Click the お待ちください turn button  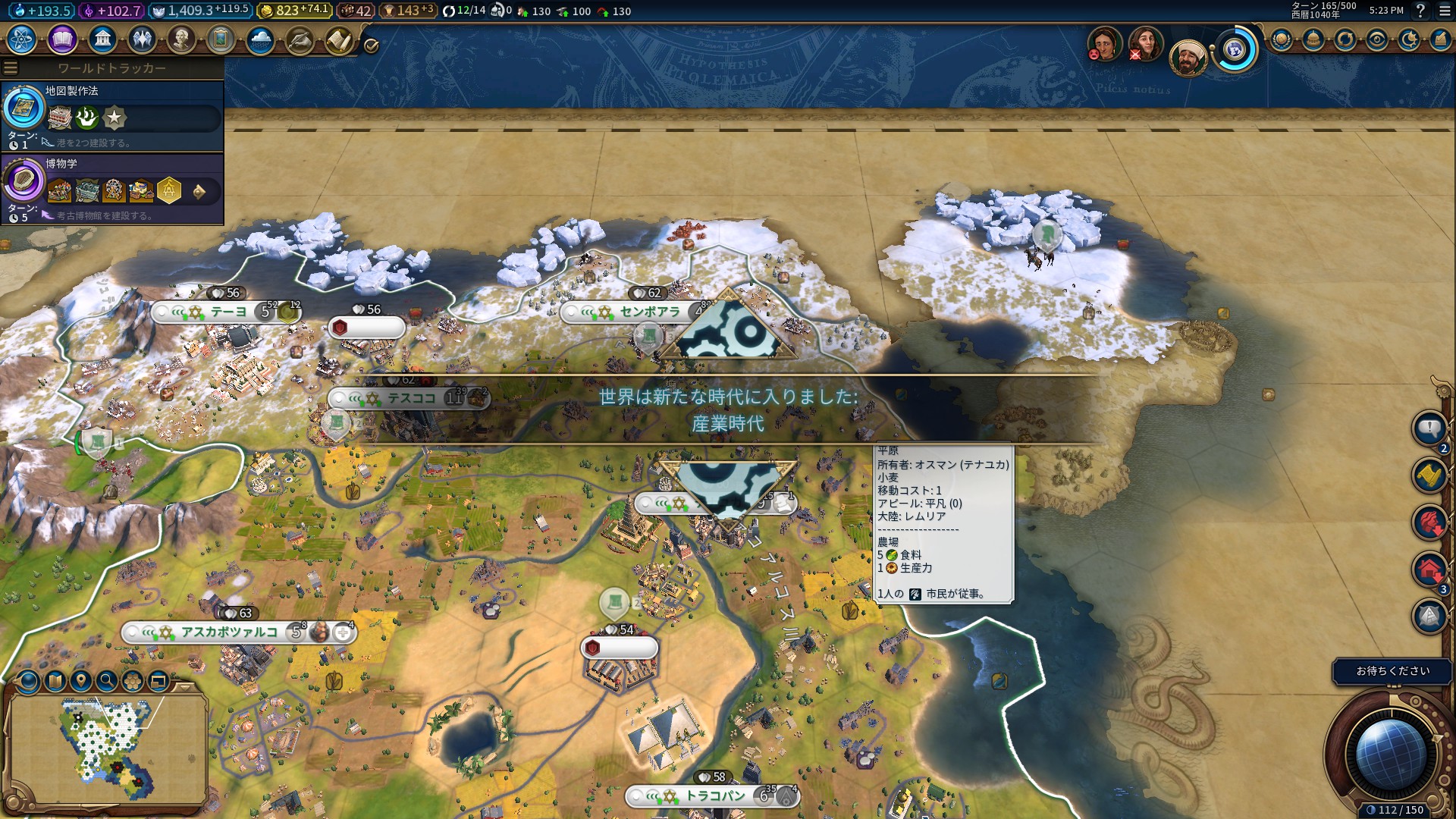1392,671
